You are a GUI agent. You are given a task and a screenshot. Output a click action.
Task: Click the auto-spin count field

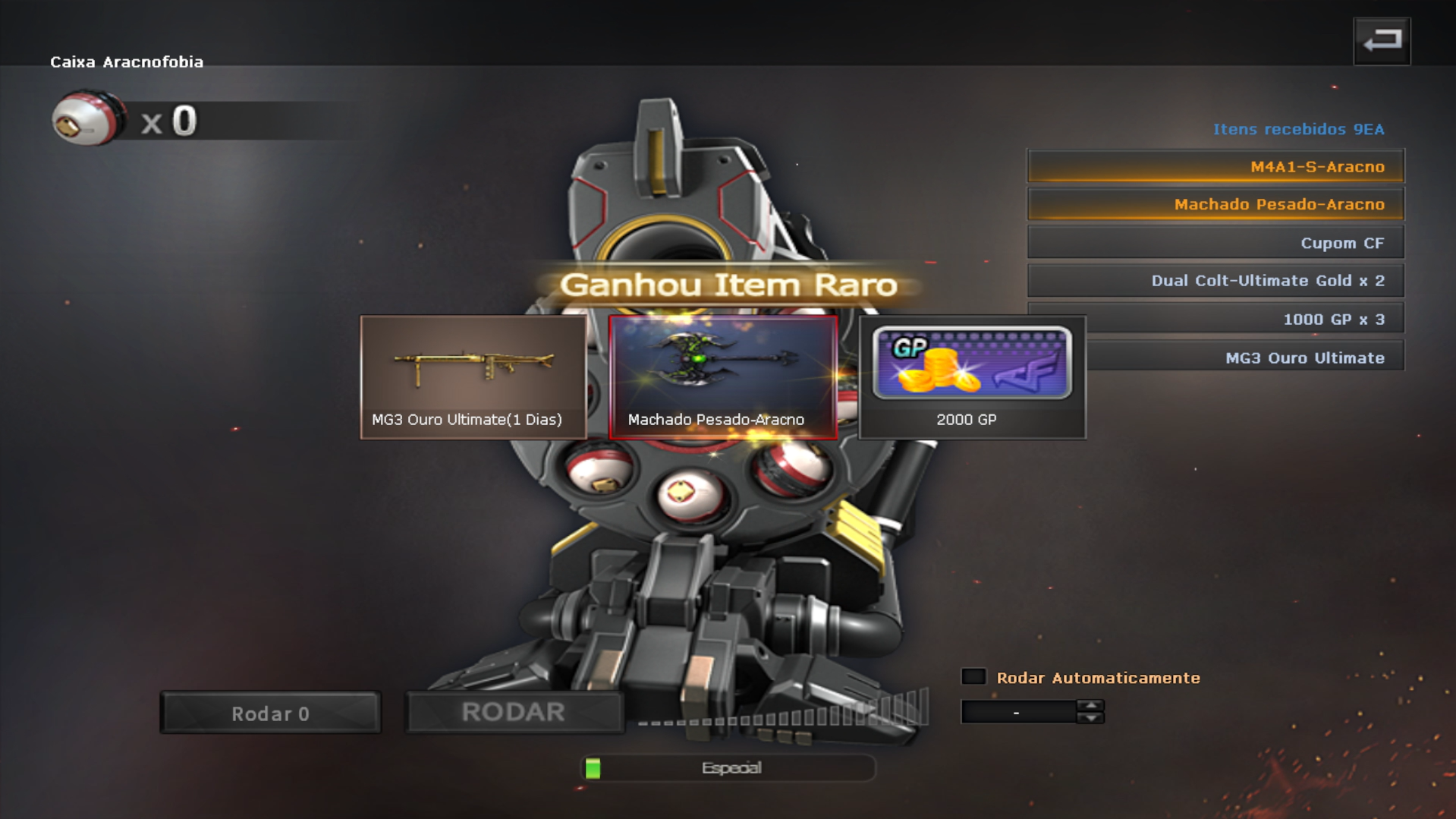click(1017, 712)
